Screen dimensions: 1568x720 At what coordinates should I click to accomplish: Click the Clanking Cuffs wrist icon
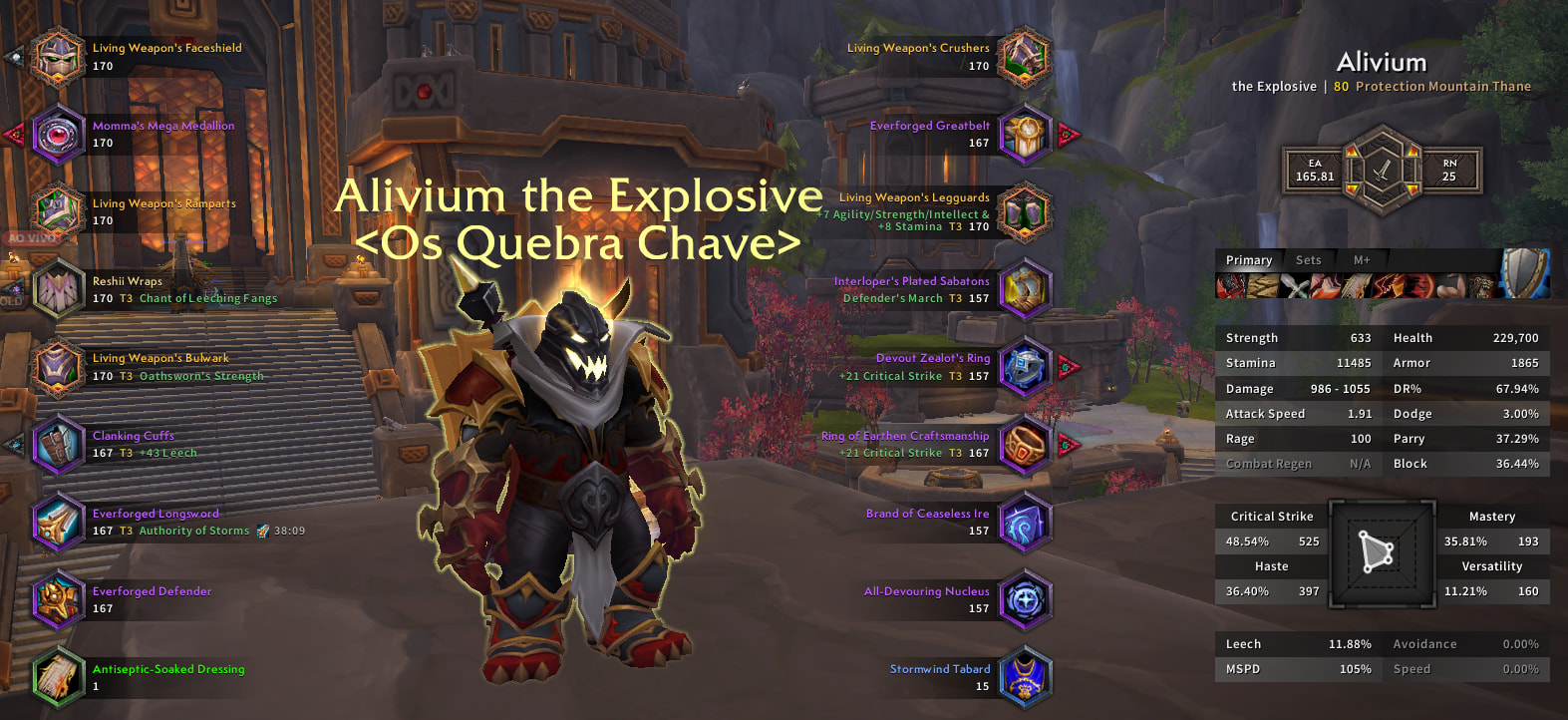[58, 445]
